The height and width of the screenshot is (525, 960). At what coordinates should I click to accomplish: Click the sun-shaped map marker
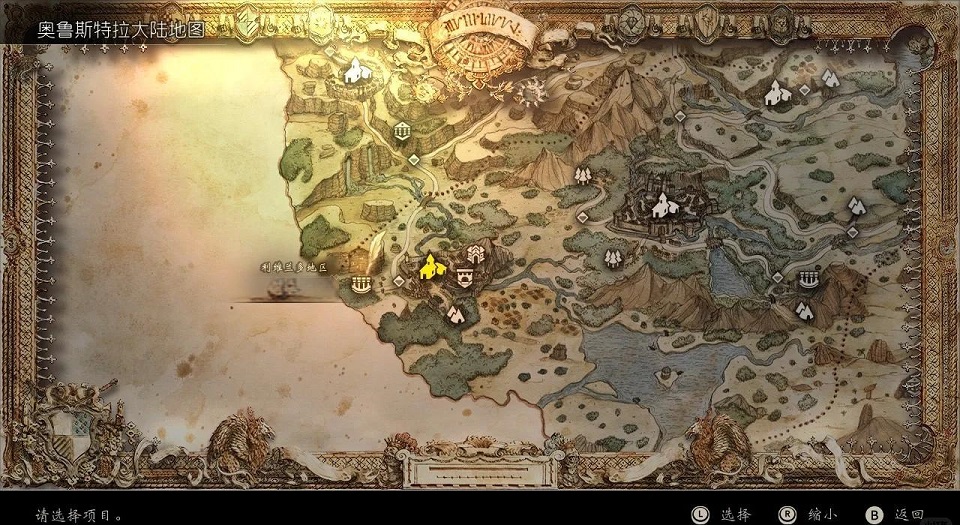click(x=529, y=91)
